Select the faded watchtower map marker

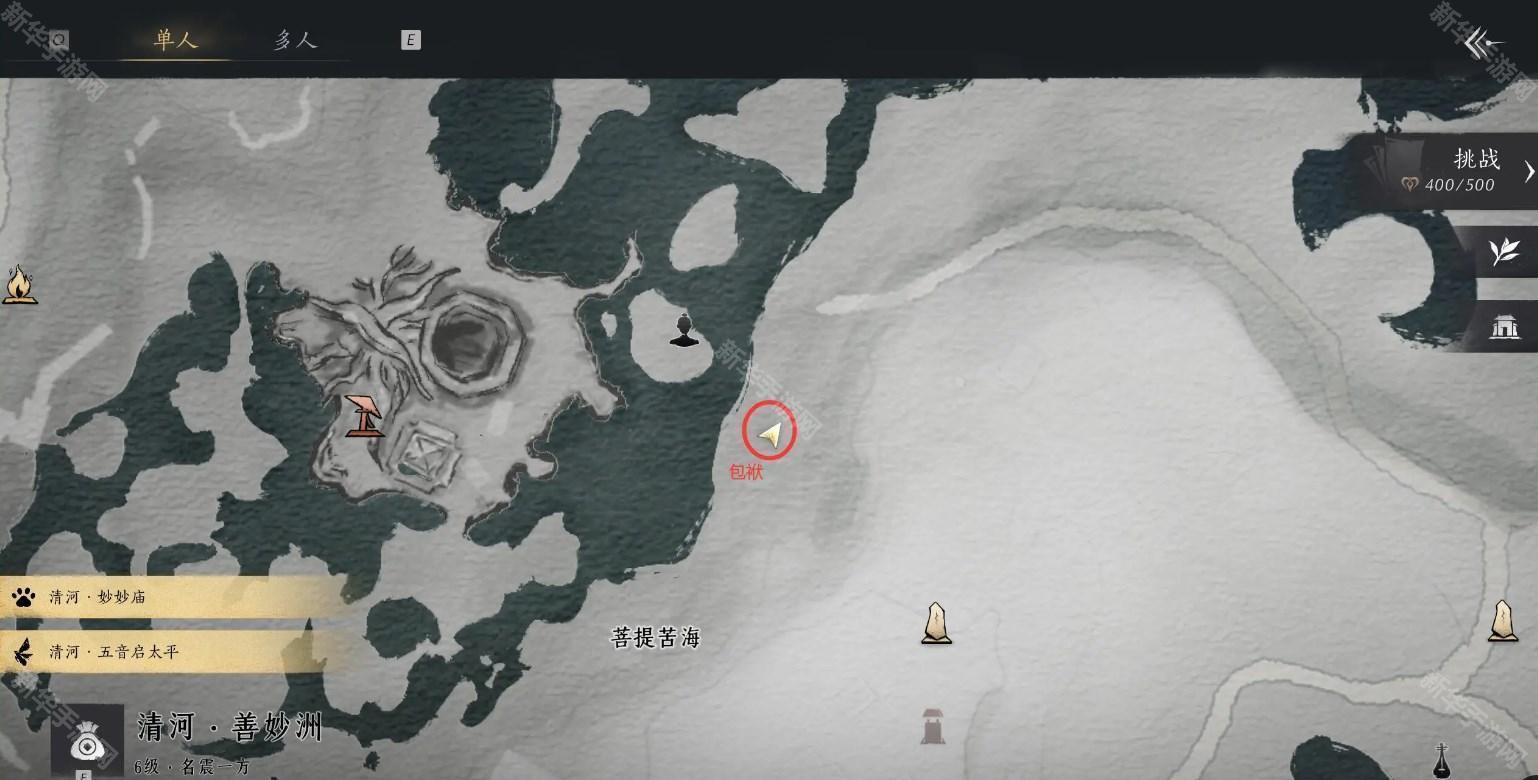pyautogui.click(x=932, y=725)
